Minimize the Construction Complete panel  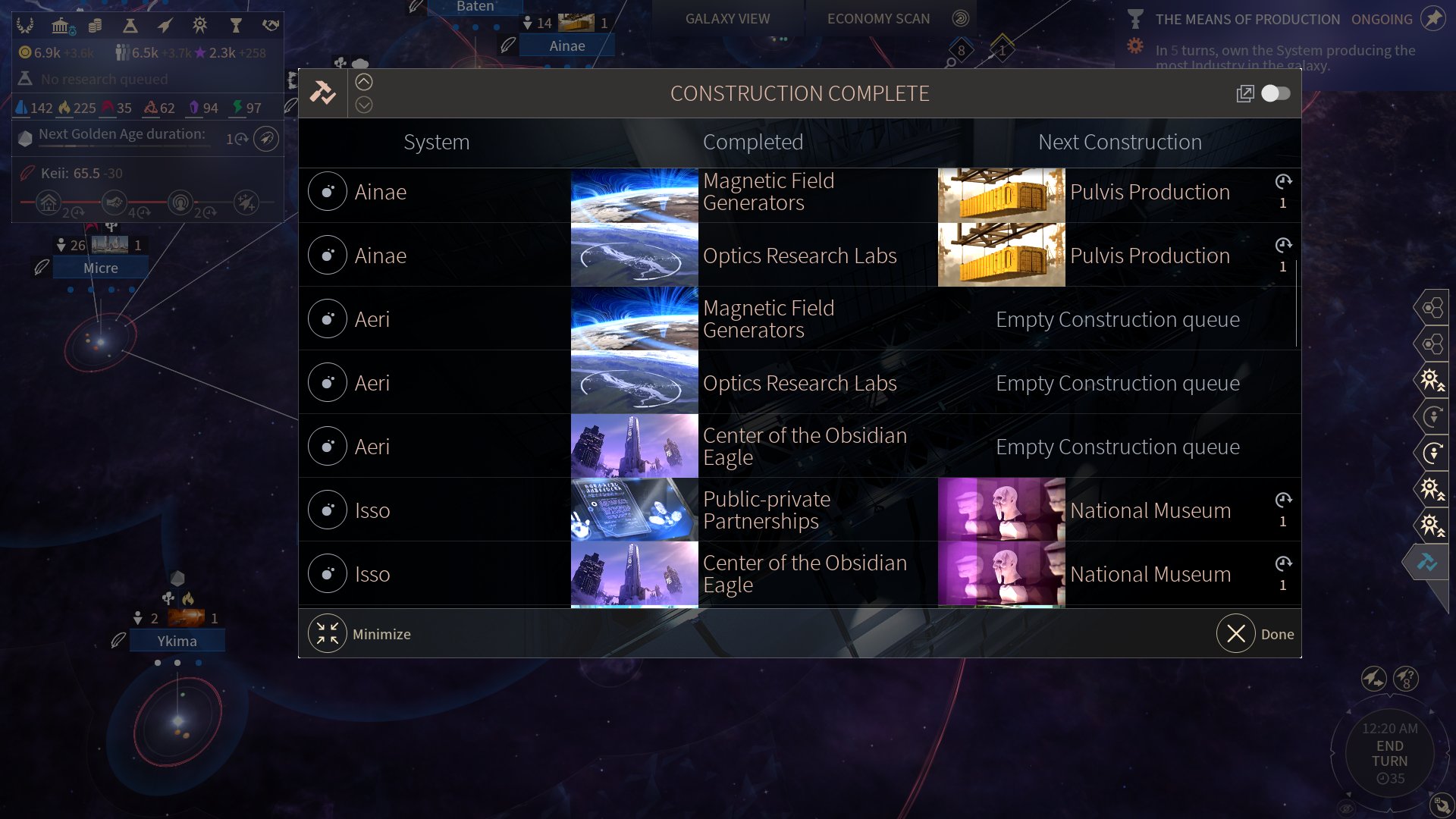point(328,634)
